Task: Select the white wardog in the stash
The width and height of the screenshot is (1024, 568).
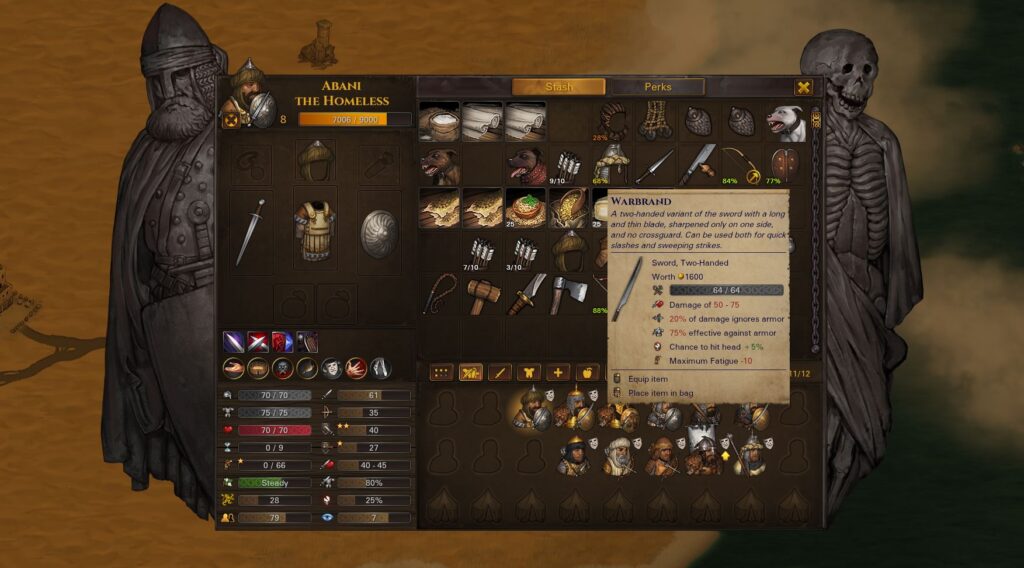Action: click(786, 122)
